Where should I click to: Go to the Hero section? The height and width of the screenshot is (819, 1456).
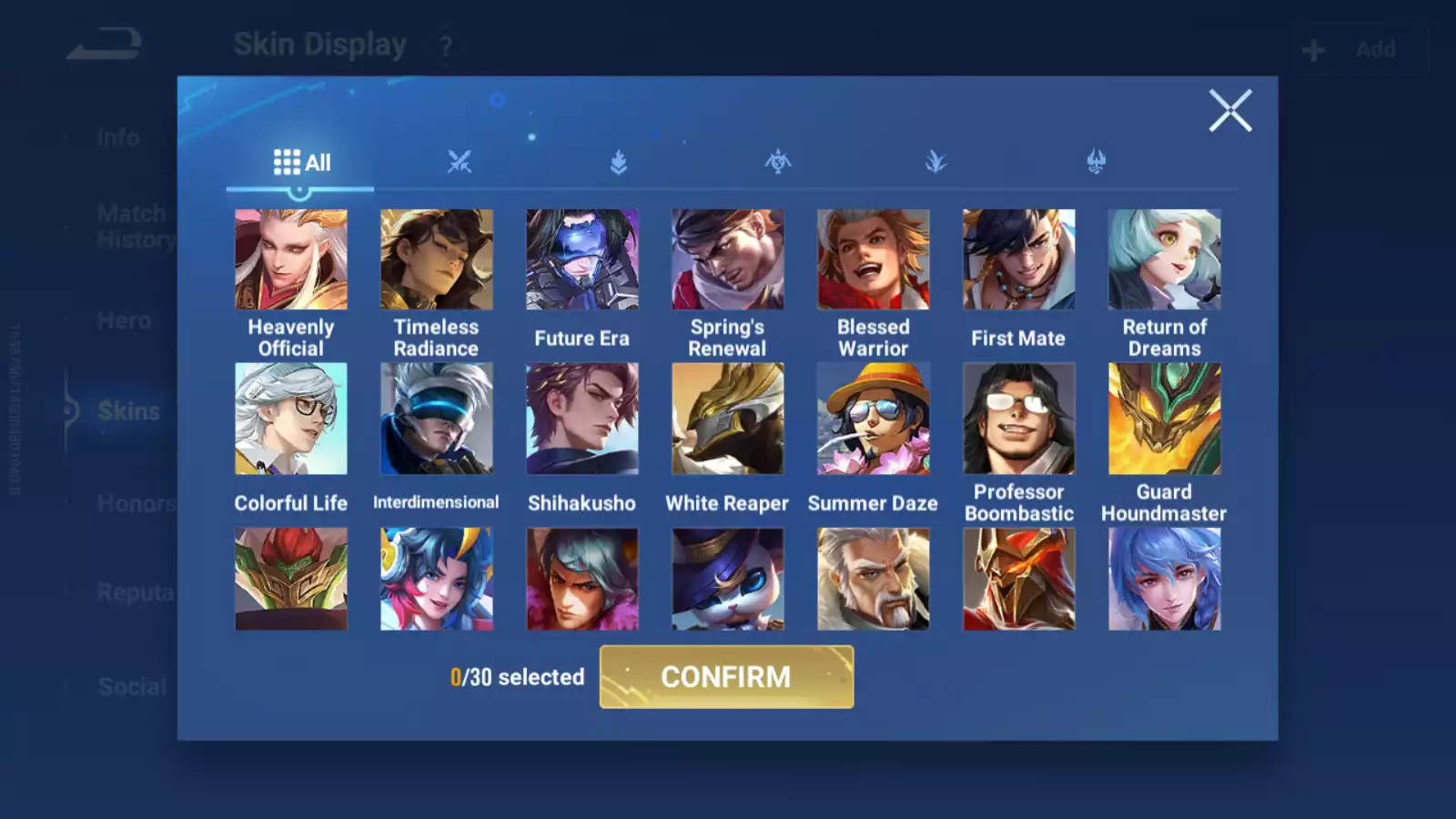pos(125,320)
